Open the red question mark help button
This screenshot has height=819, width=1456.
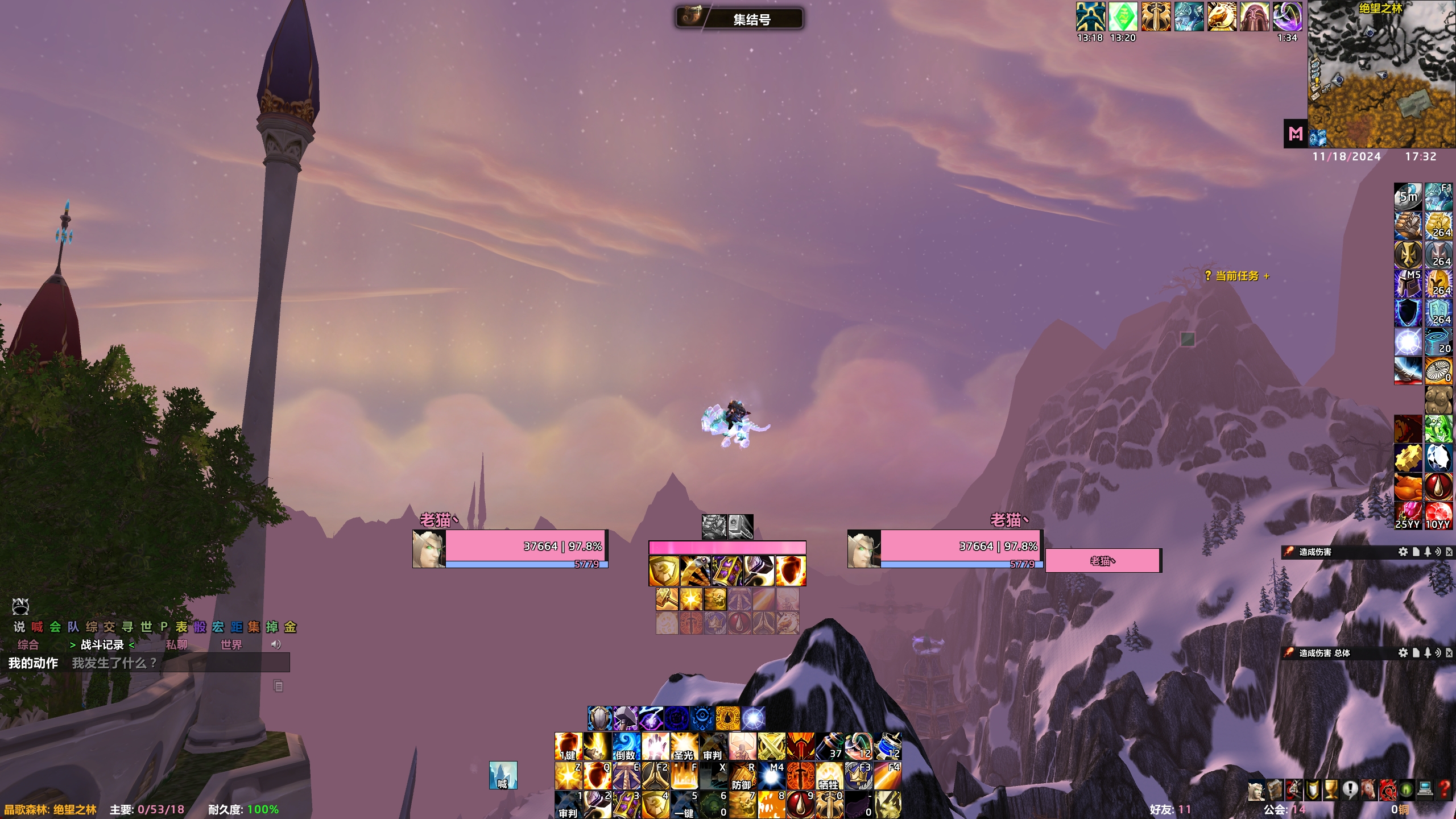tap(1444, 790)
